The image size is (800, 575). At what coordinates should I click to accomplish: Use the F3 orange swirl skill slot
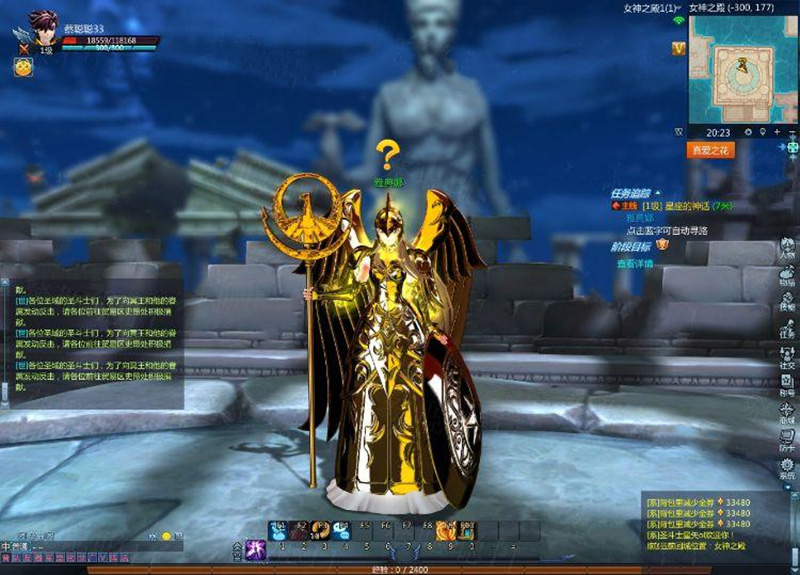coord(322,530)
